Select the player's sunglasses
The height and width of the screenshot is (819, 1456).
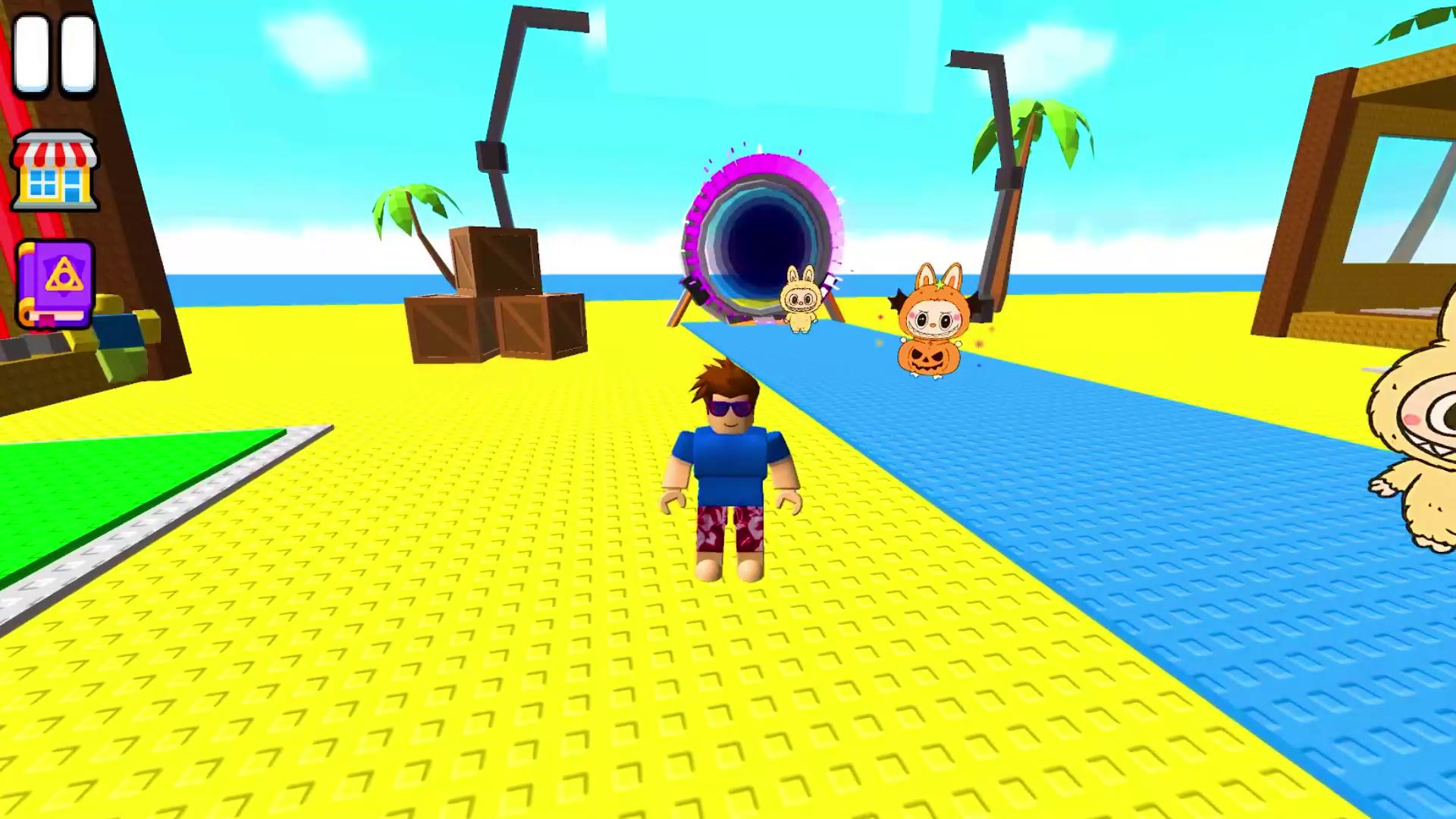(730, 407)
